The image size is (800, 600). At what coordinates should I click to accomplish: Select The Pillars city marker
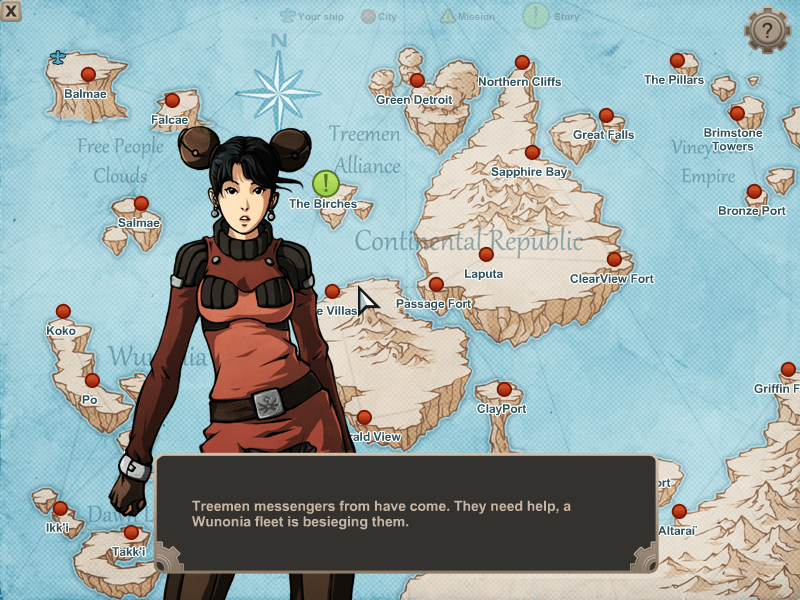tap(677, 61)
